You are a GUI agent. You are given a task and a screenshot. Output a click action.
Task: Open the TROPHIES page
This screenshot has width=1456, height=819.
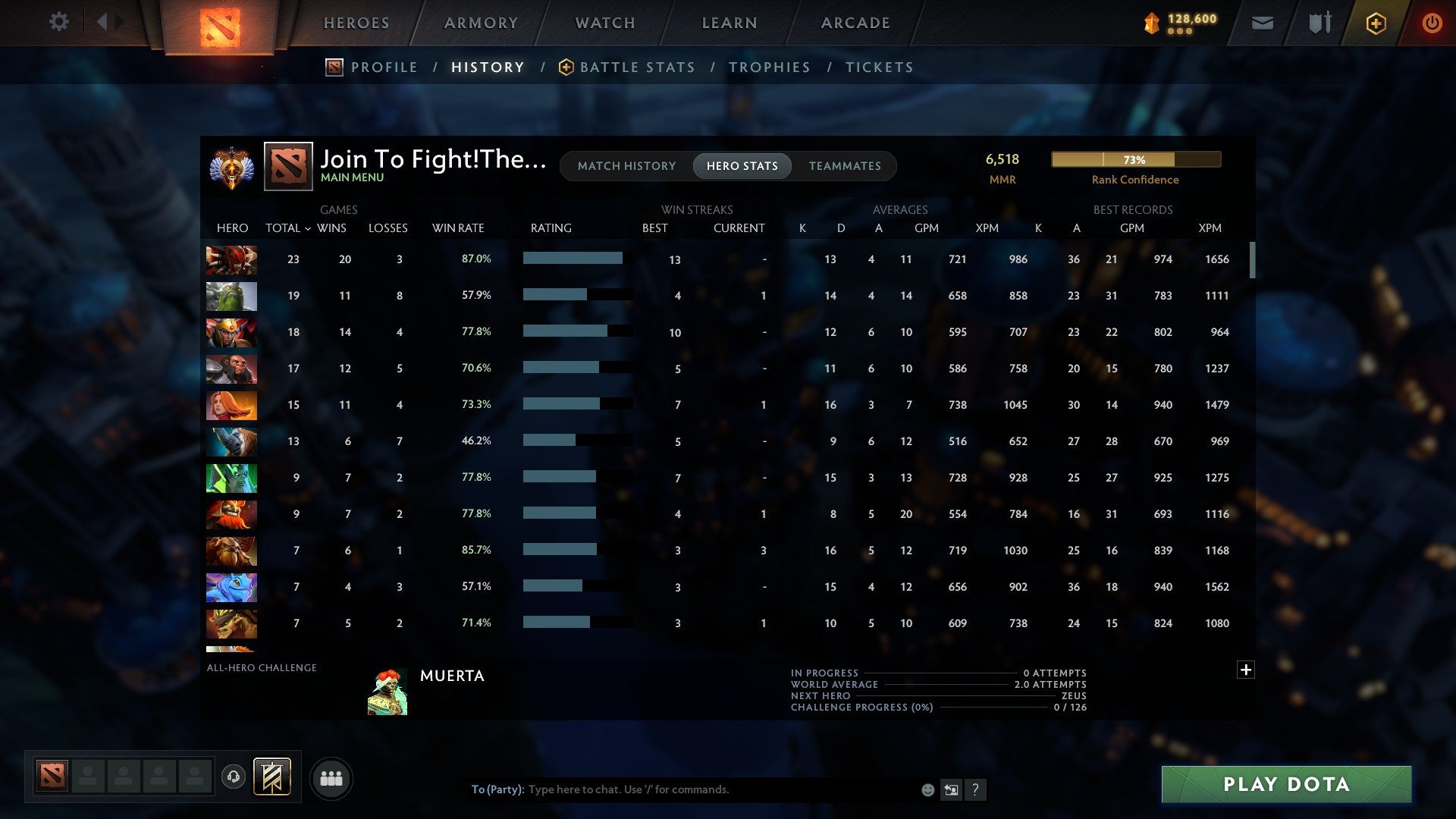769,67
